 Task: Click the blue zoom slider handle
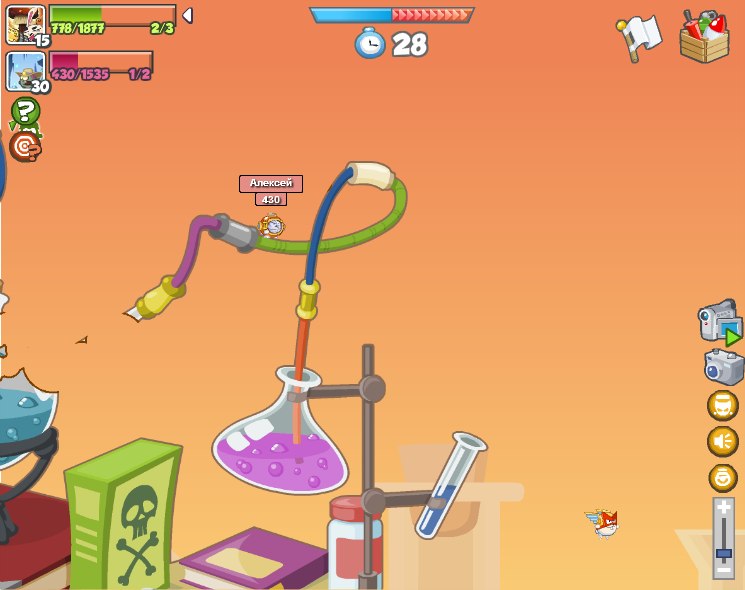coord(723,553)
